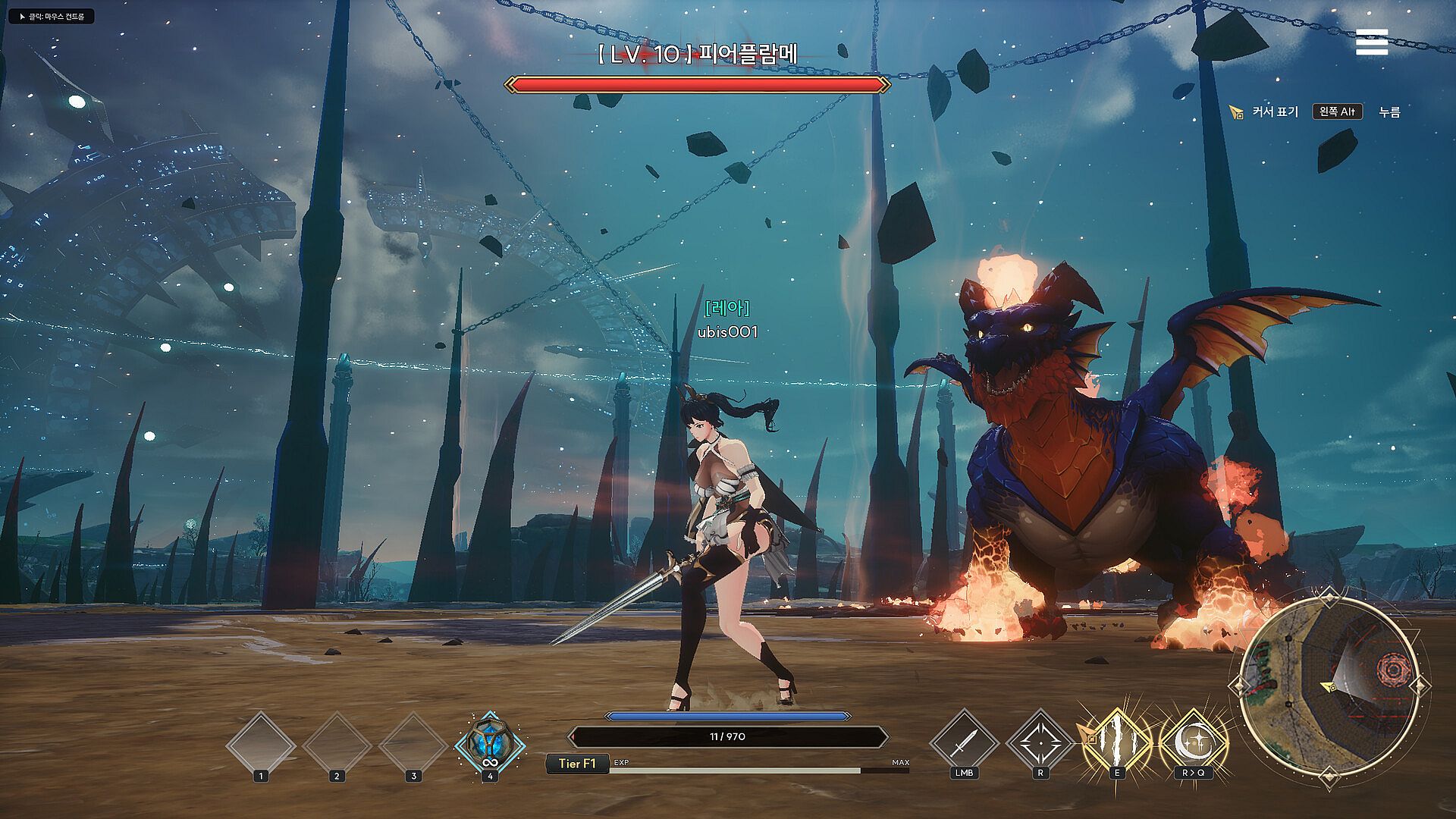Open the hamburger menu
The height and width of the screenshot is (819, 1456).
pyautogui.click(x=1371, y=42)
